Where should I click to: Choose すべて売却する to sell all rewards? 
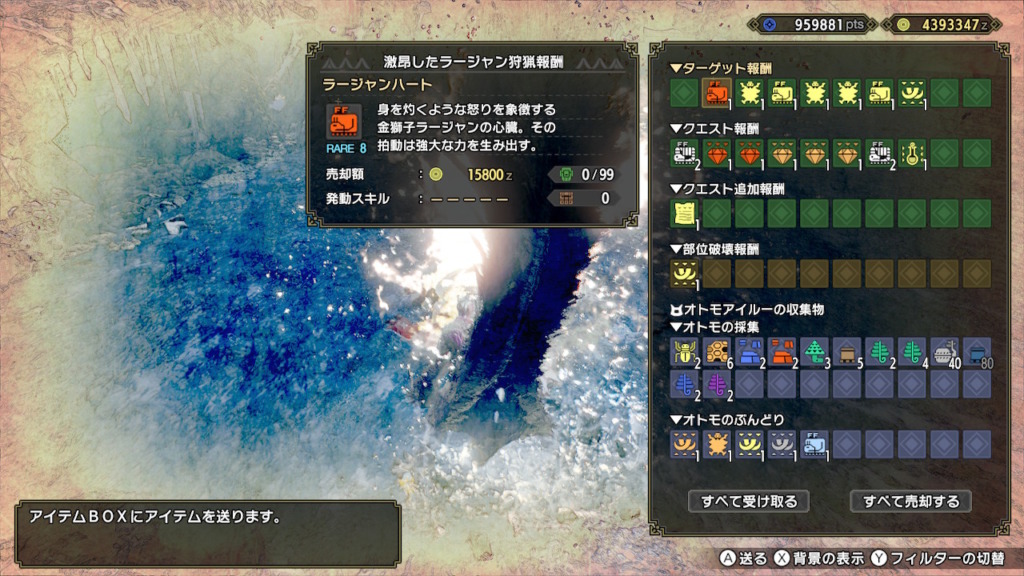click(x=911, y=500)
